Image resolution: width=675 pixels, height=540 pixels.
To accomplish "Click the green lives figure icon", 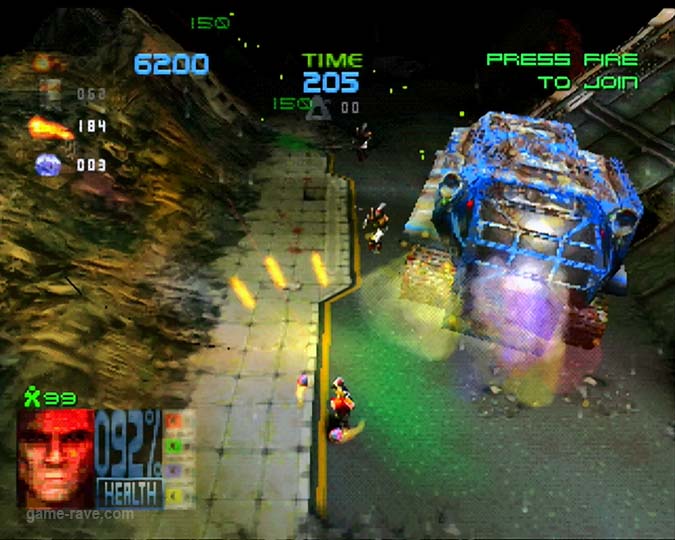I will click(x=33, y=398).
